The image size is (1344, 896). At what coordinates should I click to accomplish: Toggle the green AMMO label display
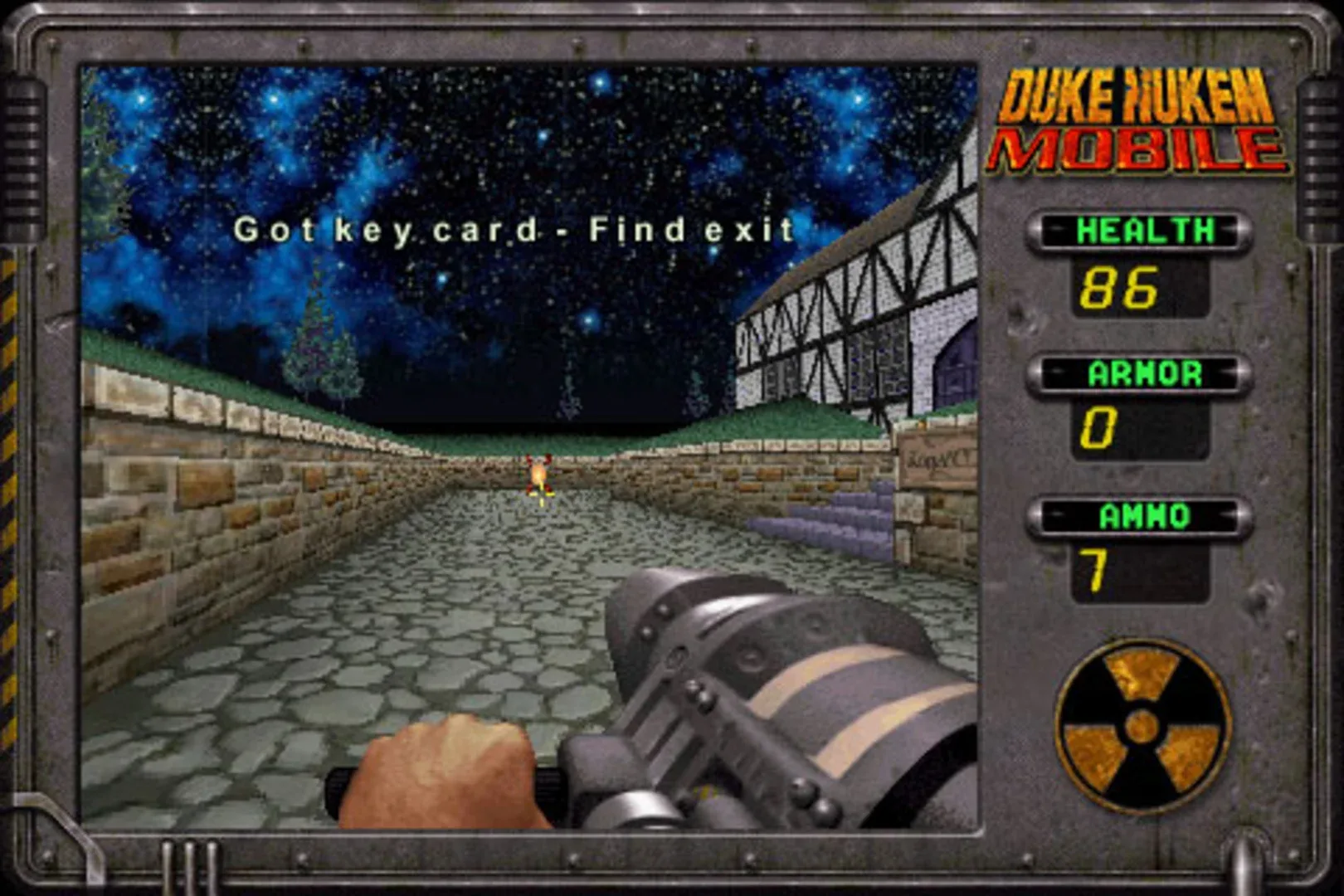1137,514
